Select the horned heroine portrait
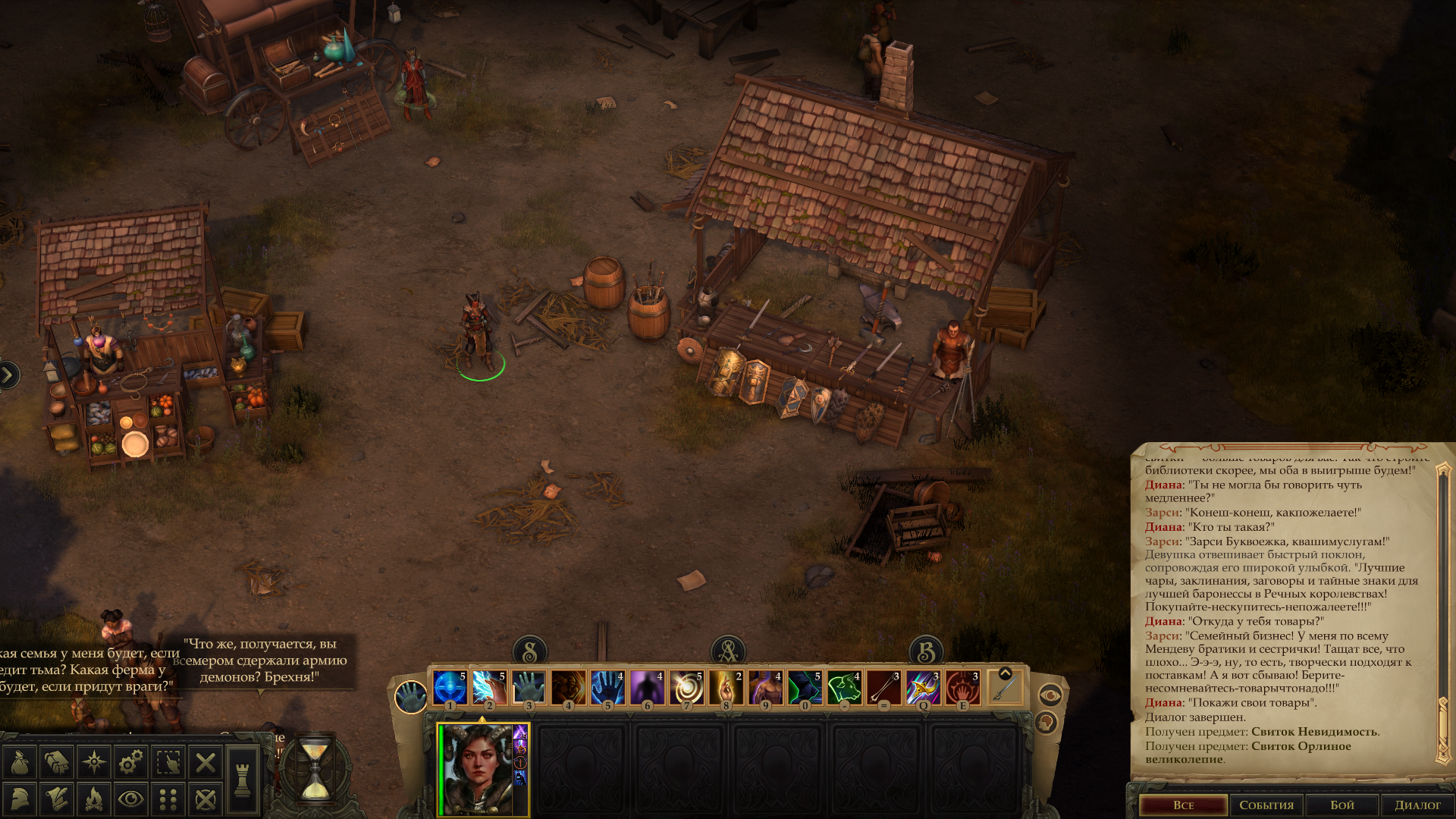Screen dimensions: 1456x819 point(476,769)
